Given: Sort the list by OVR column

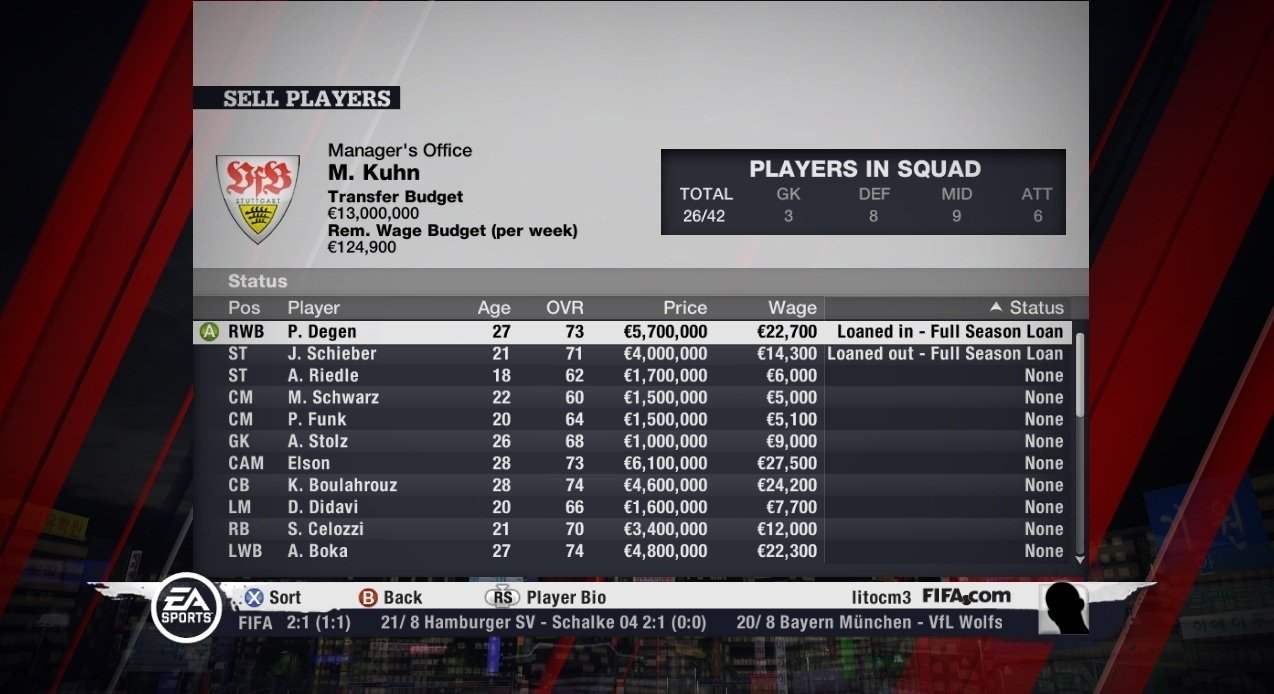Looking at the screenshot, I should coord(565,308).
